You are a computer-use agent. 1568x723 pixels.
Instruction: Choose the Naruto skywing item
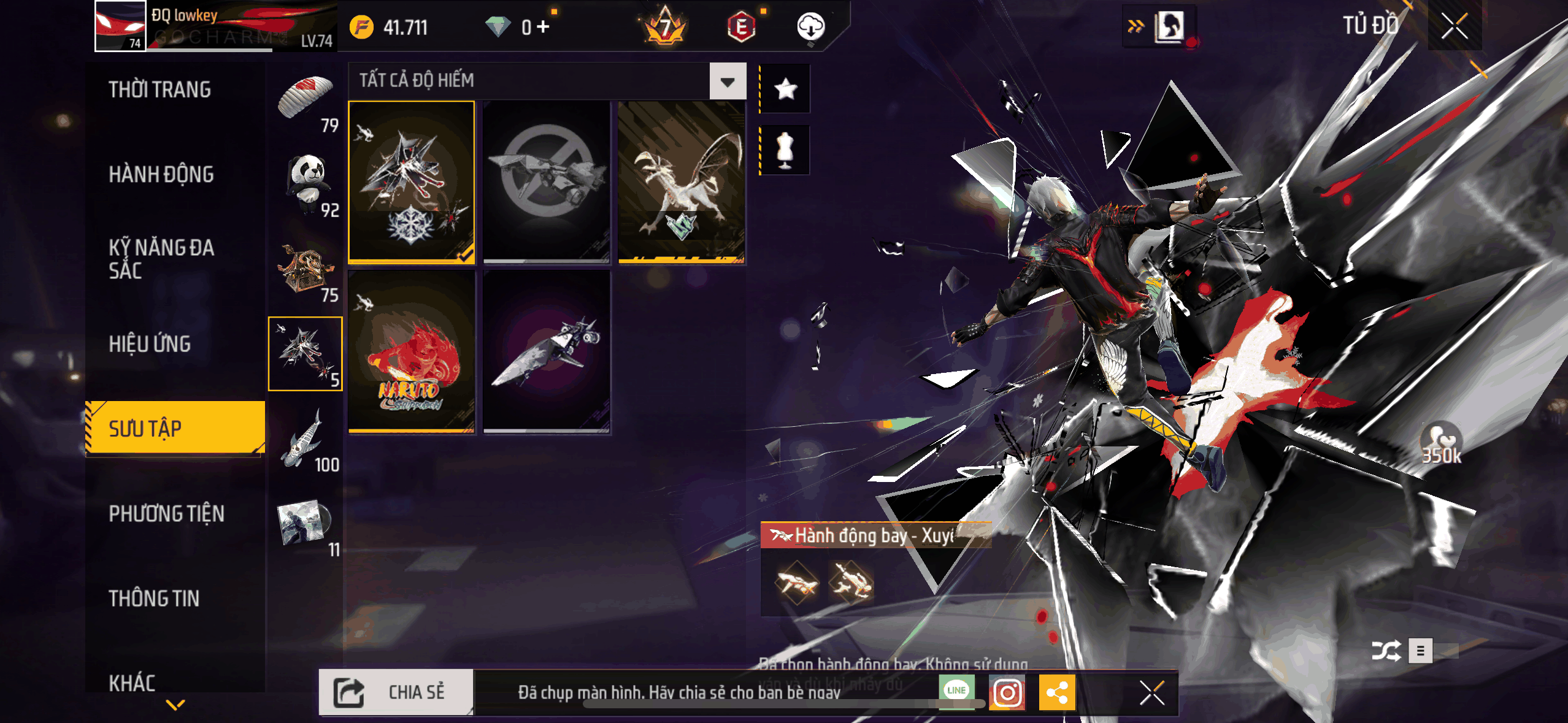point(412,353)
